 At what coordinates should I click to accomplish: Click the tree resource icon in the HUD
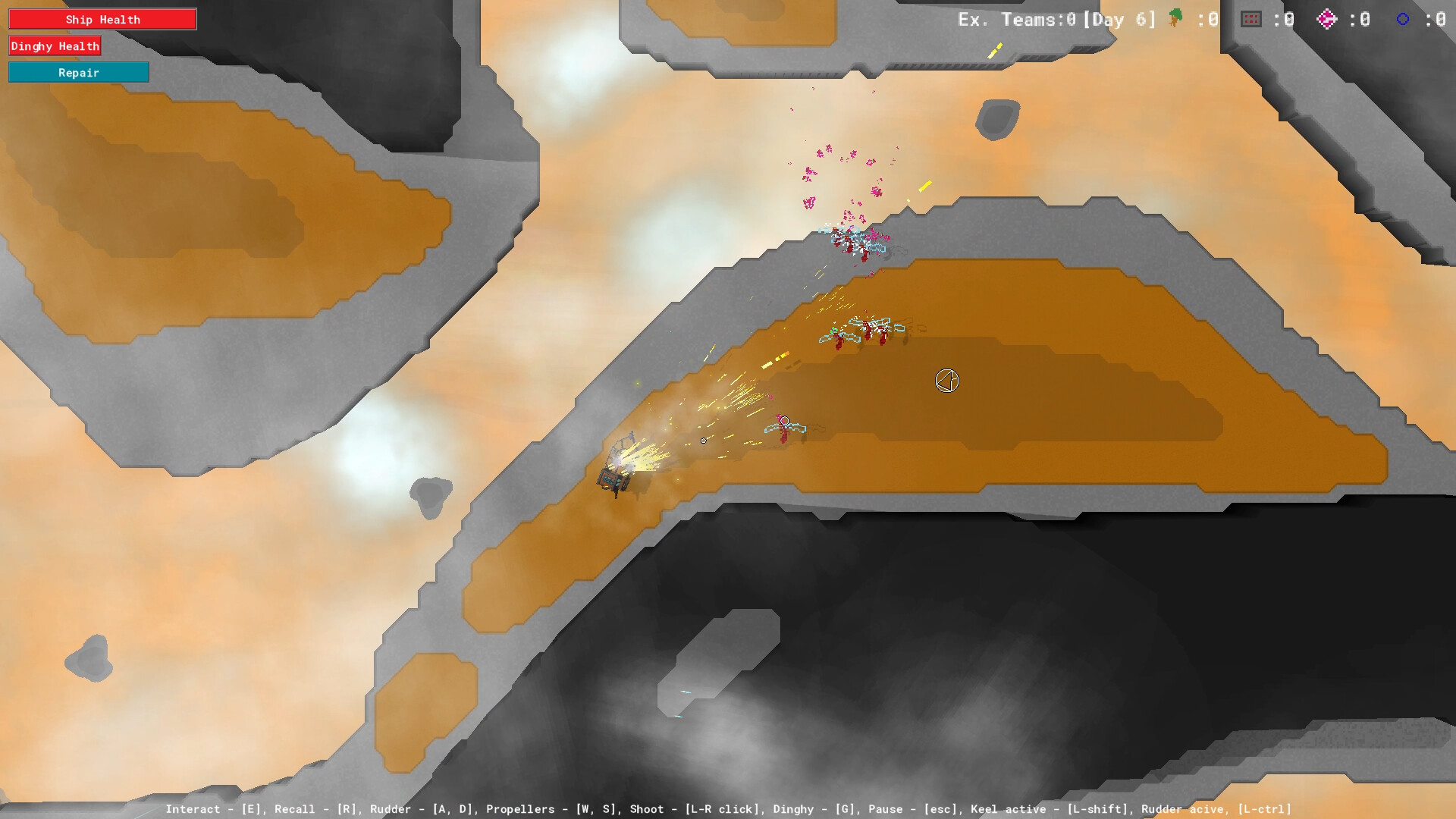(x=1173, y=18)
